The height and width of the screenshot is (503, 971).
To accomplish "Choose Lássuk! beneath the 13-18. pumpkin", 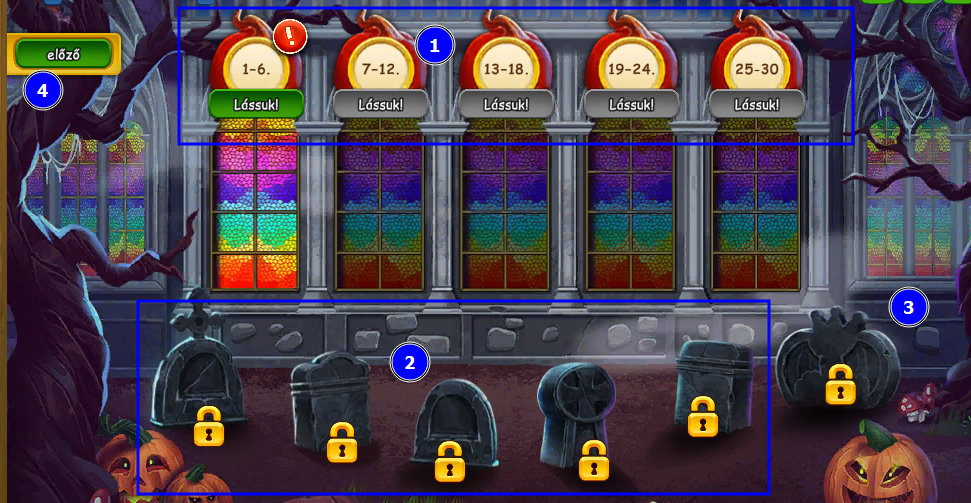I will 506,104.
